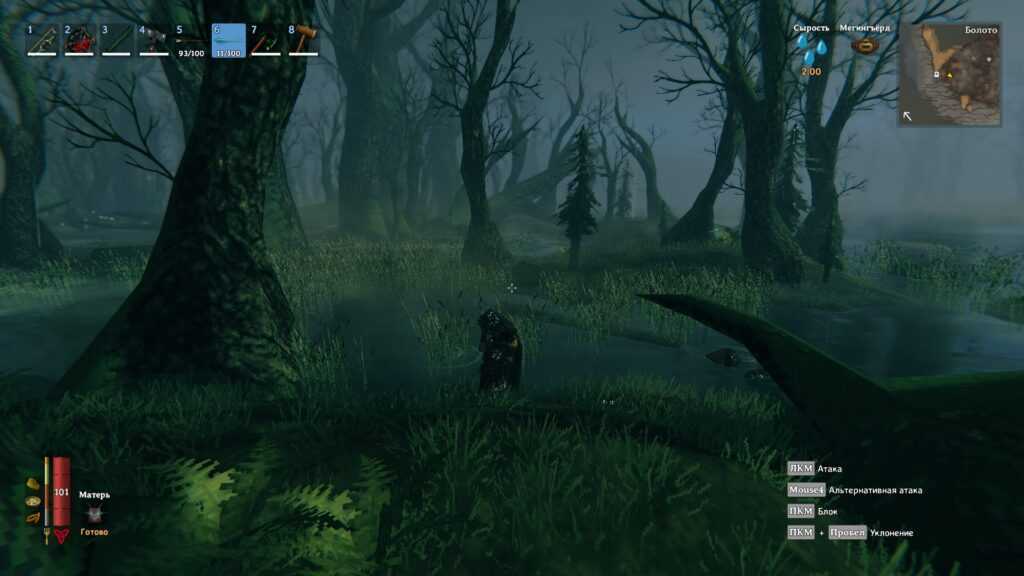
Task: Select the bow in hotbar slot 1
Action: point(41,40)
